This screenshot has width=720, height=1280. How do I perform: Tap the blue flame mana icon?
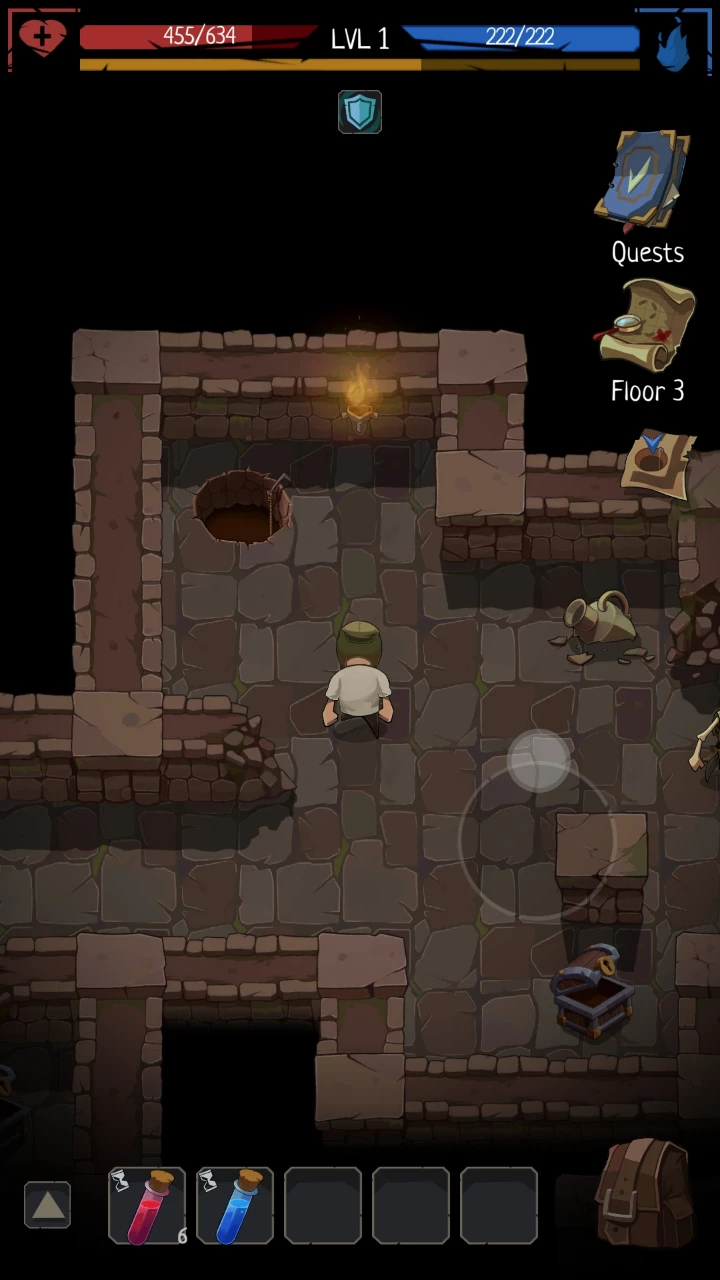point(673,42)
